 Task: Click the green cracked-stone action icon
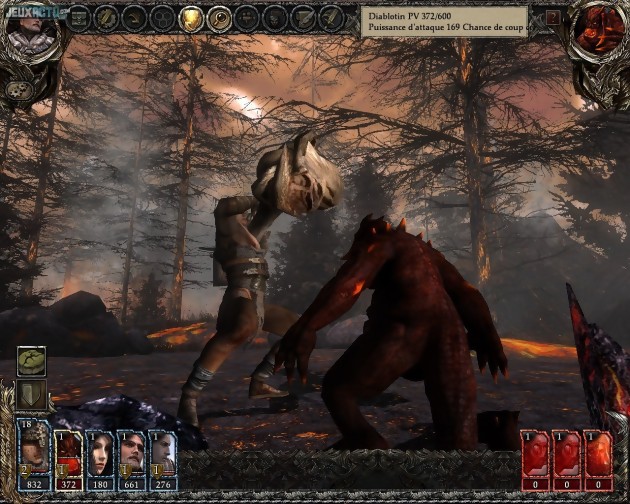32,361
